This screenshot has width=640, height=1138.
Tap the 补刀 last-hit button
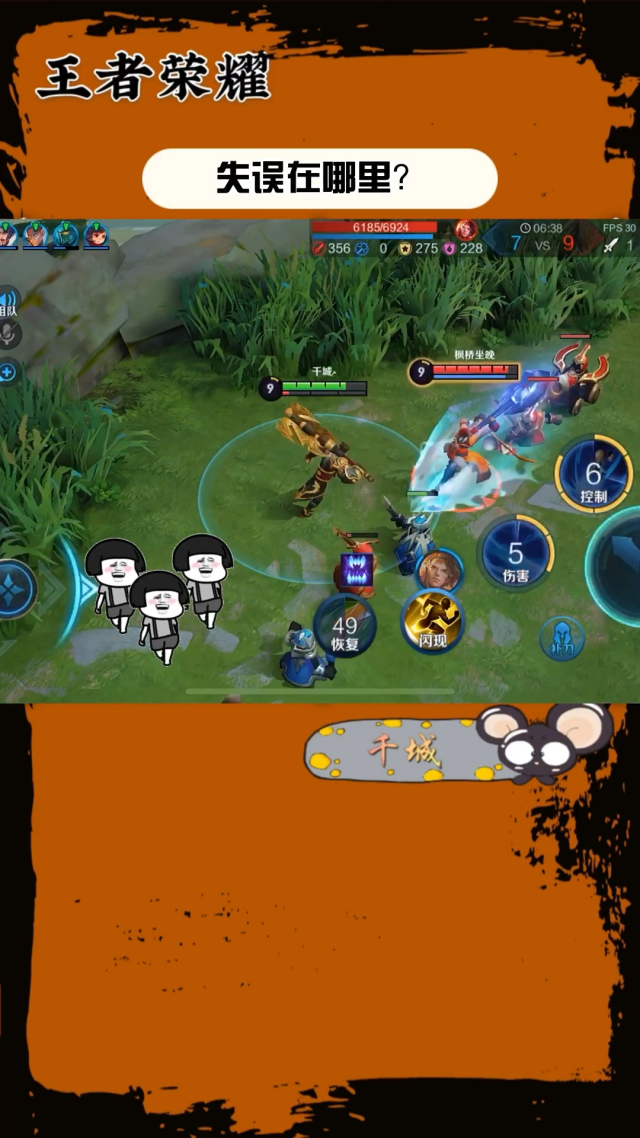[561, 637]
